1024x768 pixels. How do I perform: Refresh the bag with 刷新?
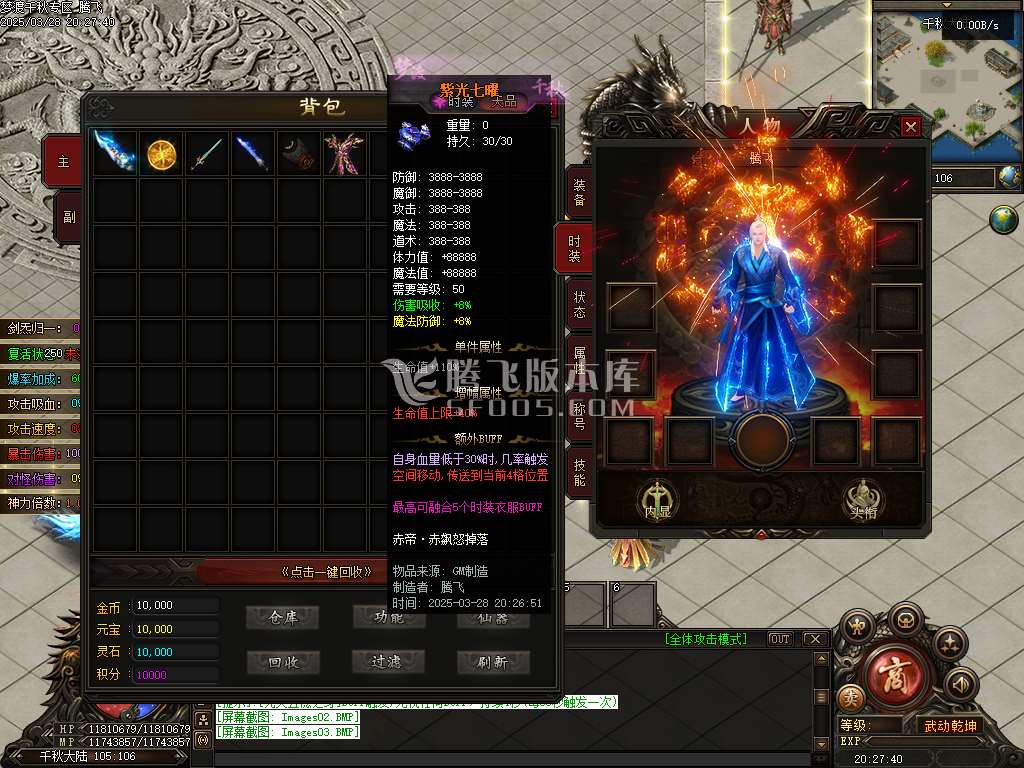tap(493, 662)
